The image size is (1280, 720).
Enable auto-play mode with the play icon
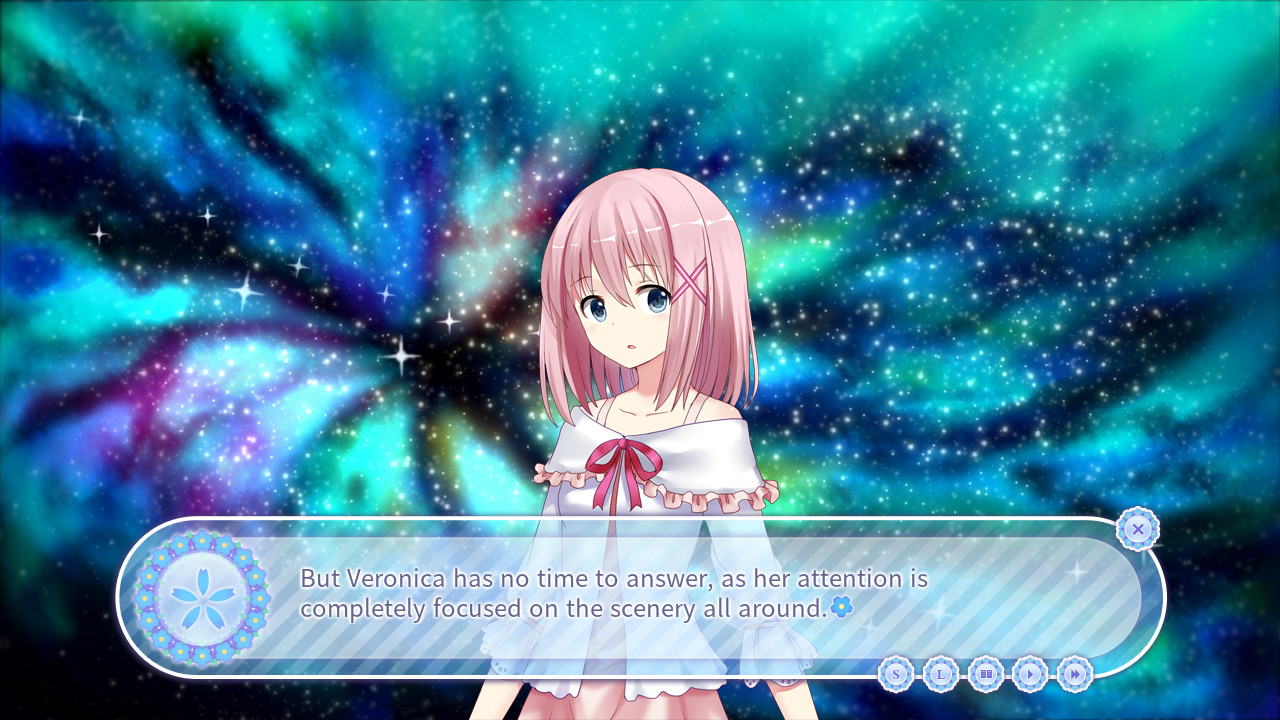pyautogui.click(x=1029, y=675)
